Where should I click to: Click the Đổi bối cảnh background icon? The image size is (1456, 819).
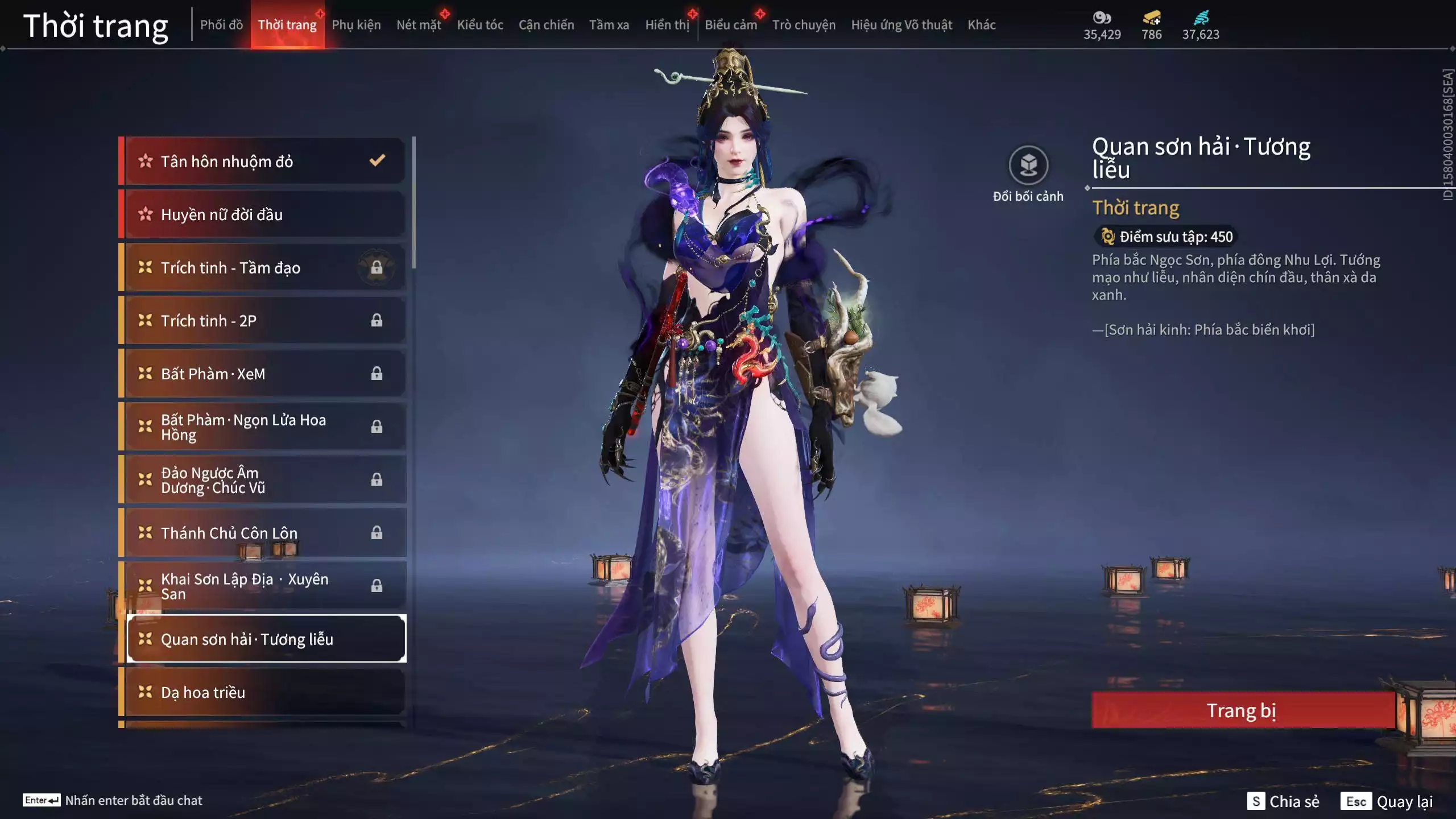1028,166
